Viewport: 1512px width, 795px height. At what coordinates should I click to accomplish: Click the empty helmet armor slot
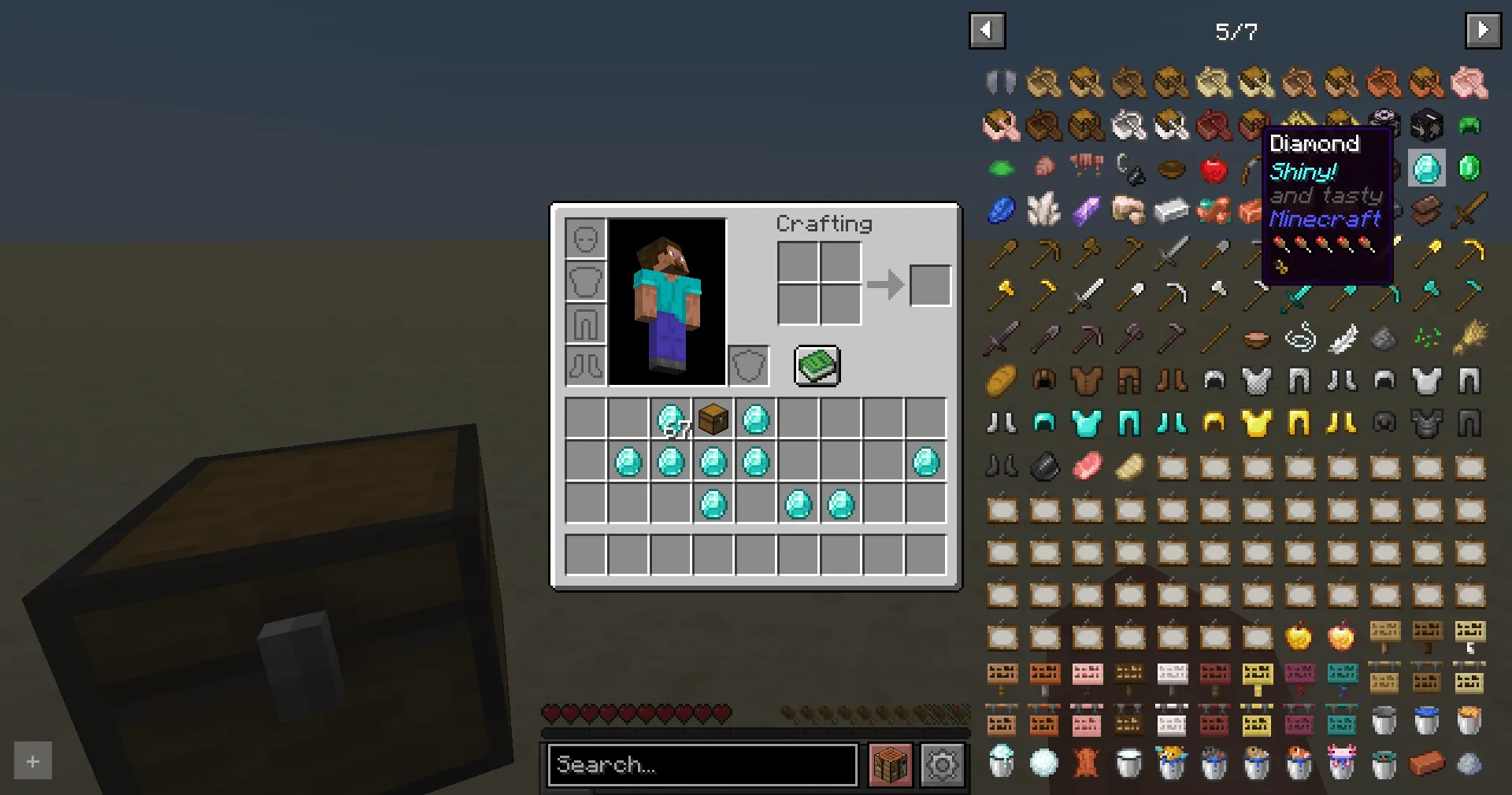coord(584,238)
